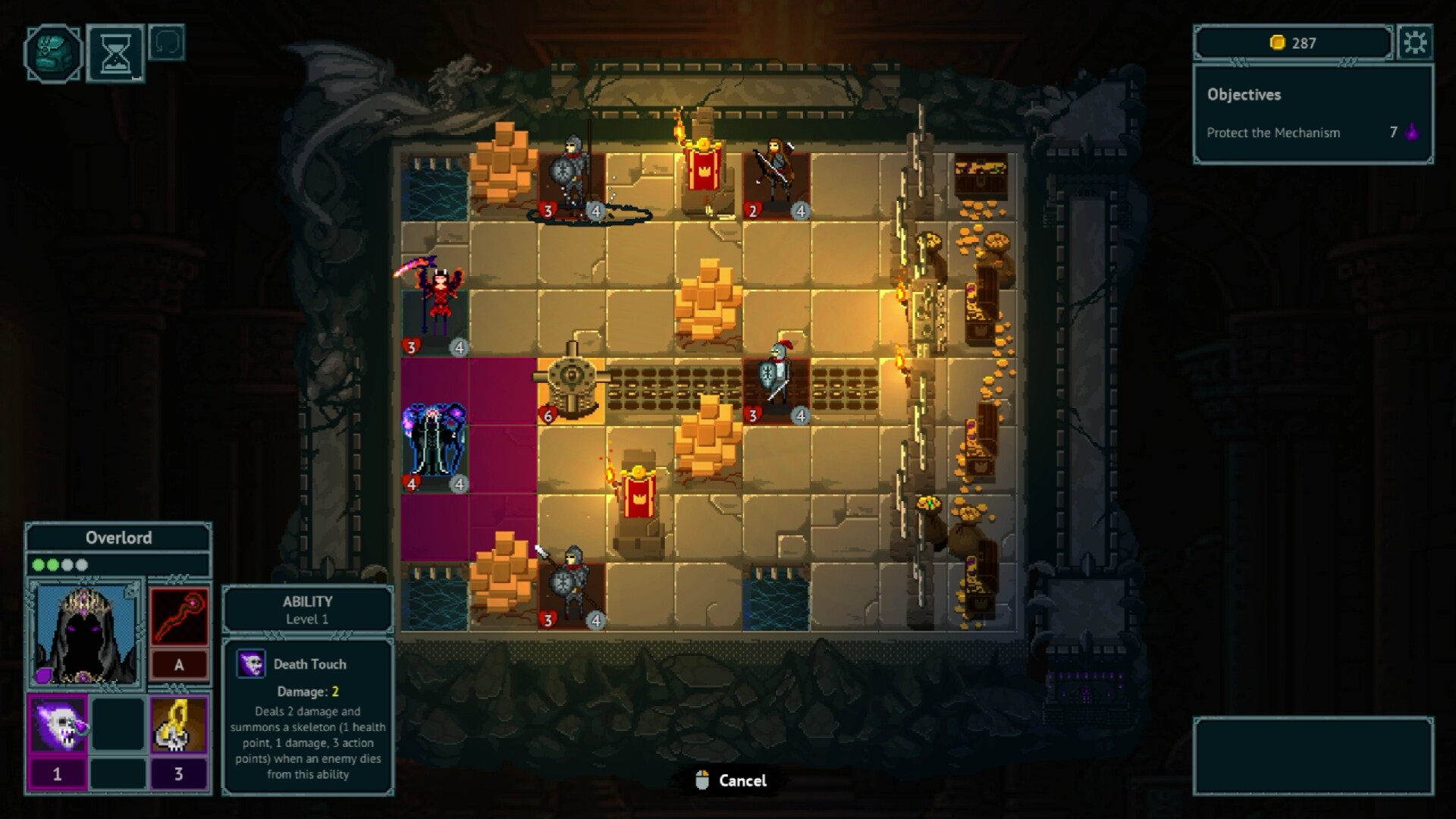The image size is (1456, 819).
Task: Click the dimmed undo arrow button
Action: (x=167, y=43)
